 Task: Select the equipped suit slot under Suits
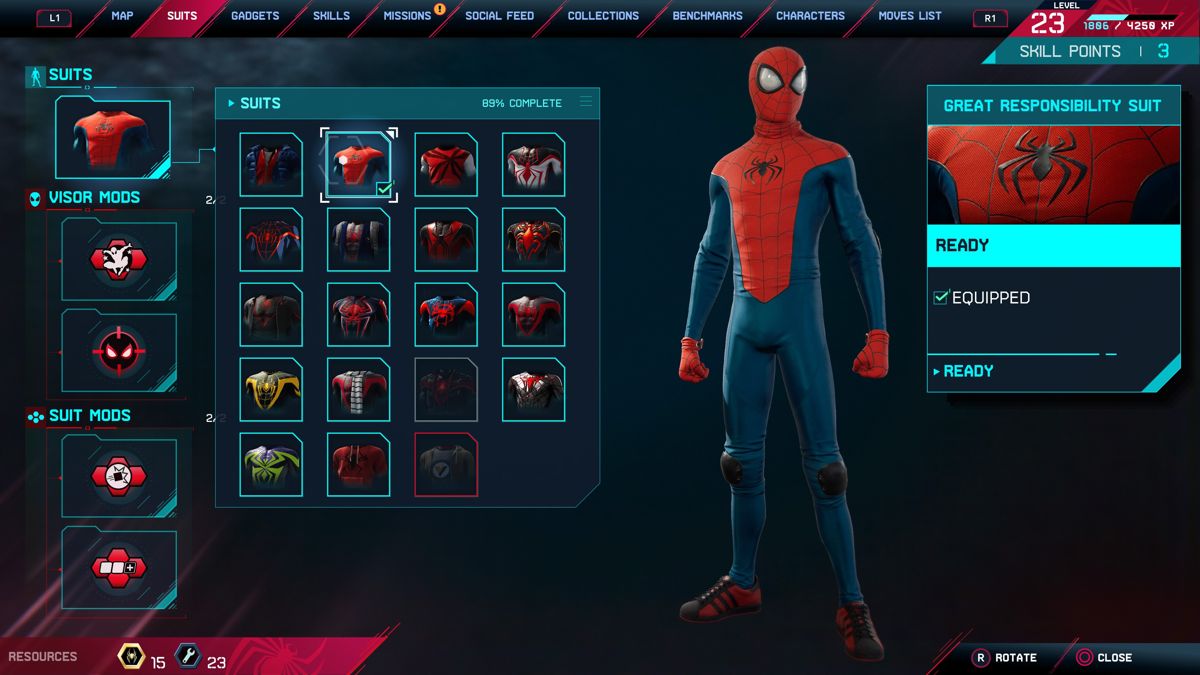[112, 138]
